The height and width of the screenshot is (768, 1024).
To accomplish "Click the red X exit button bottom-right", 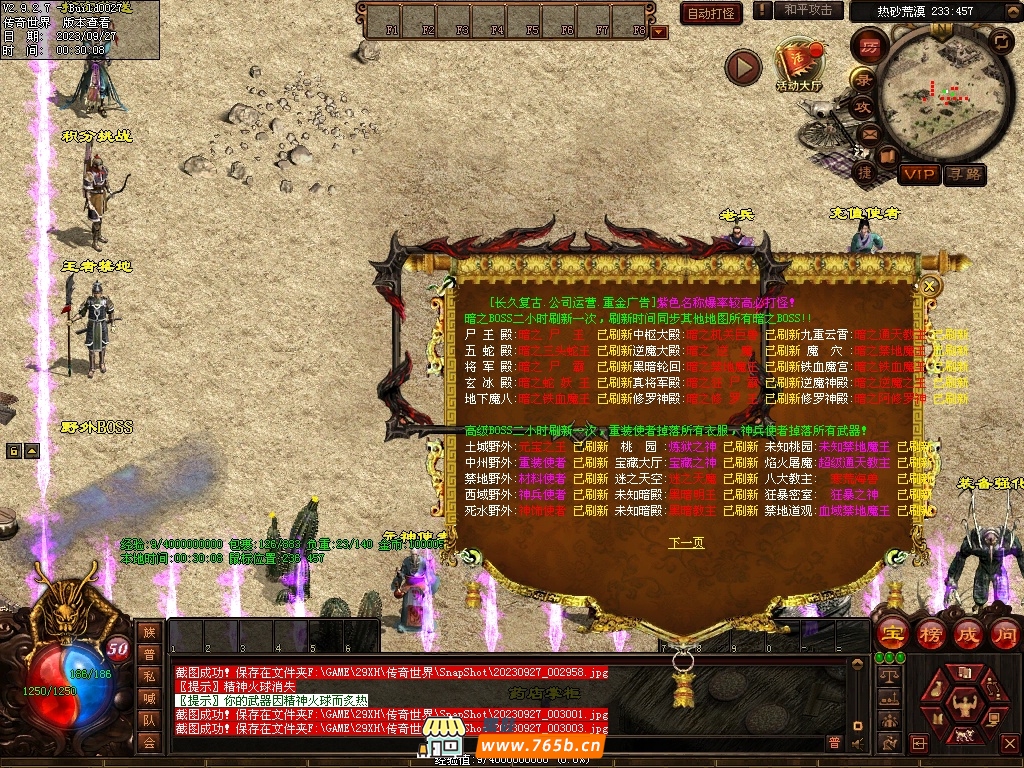I will tap(1011, 742).
